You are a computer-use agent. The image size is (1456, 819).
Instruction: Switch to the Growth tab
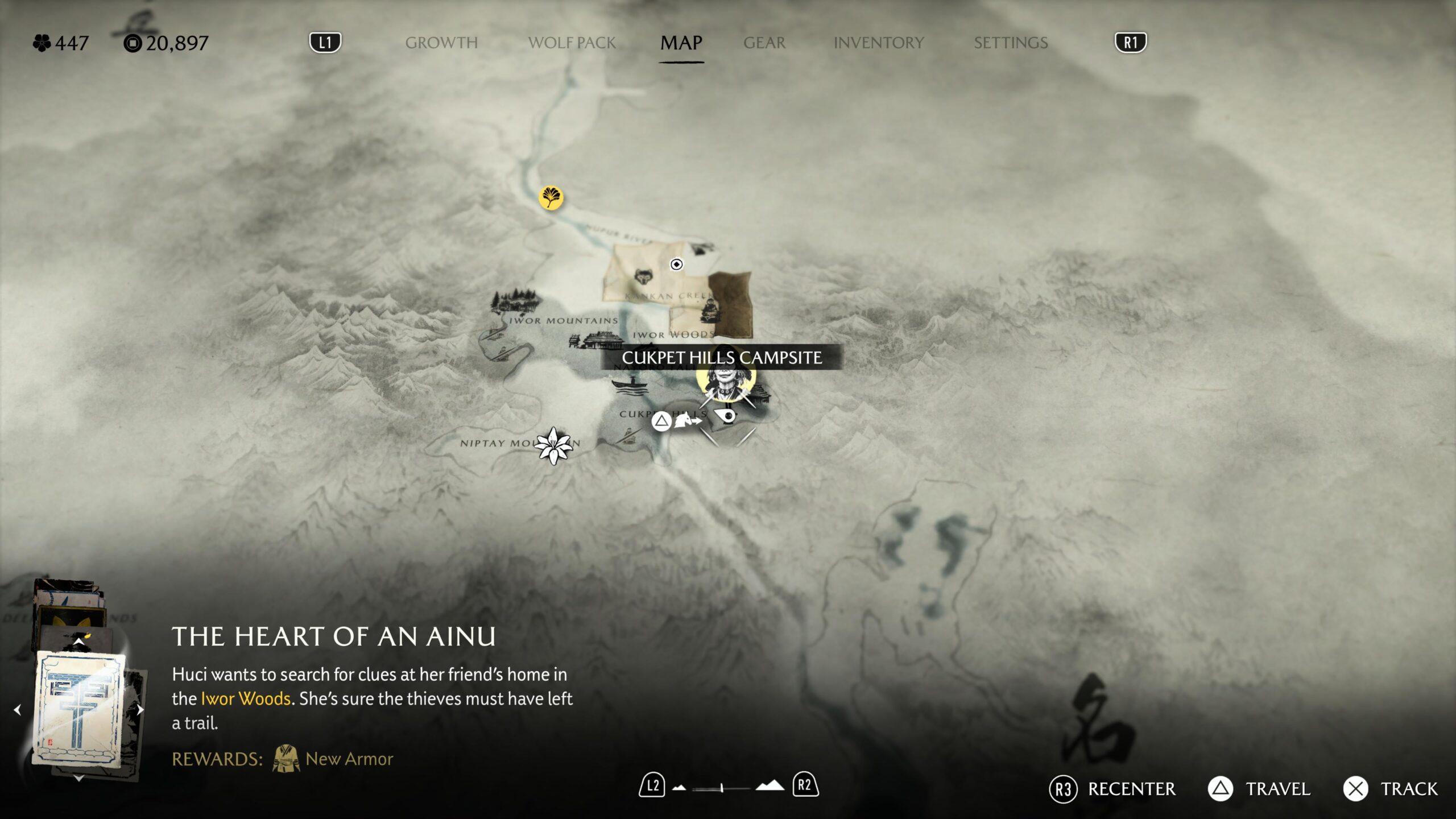coord(441,43)
